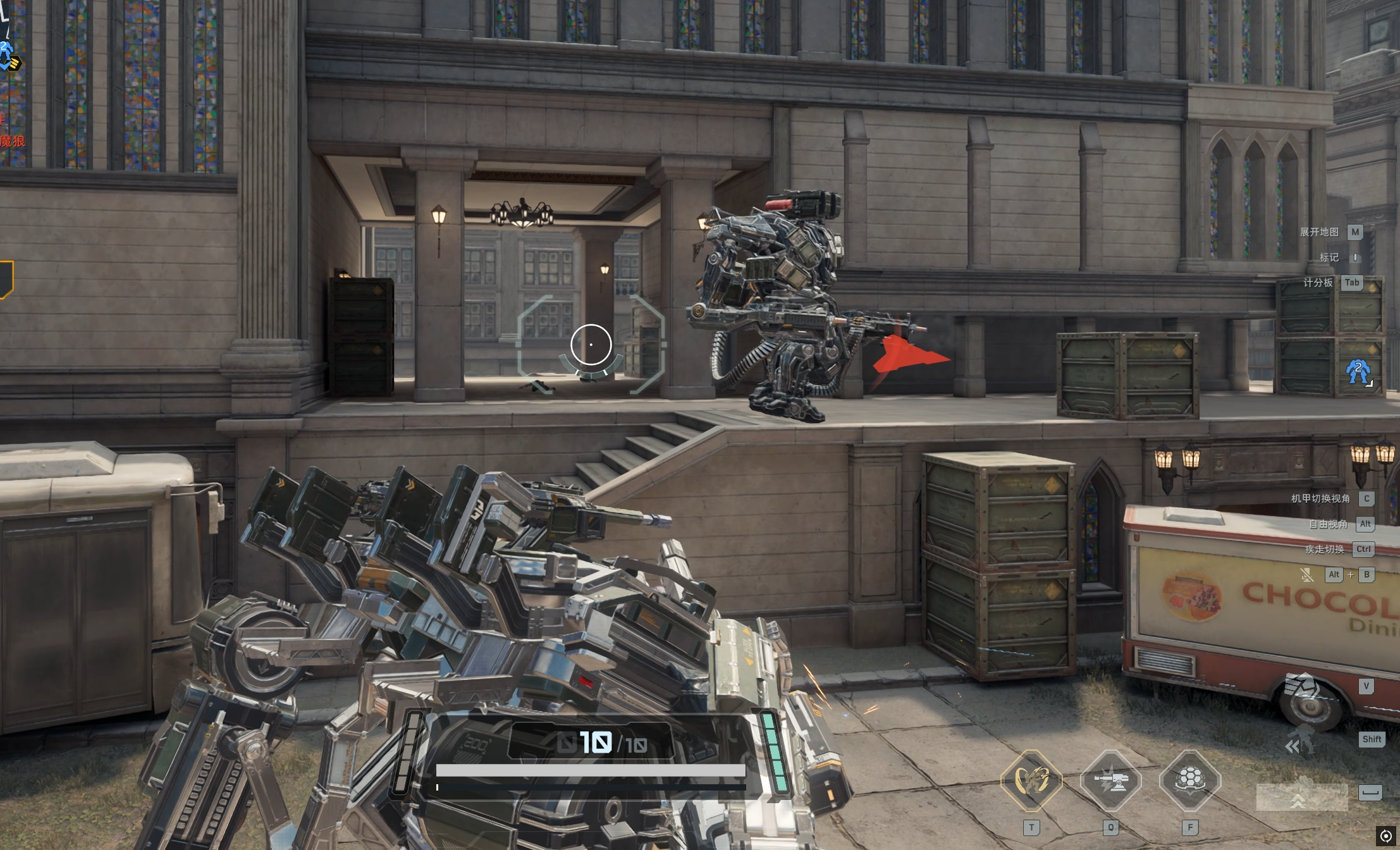Toggle the muted microphone icon
This screenshot has width=1400, height=850.
(x=1306, y=575)
